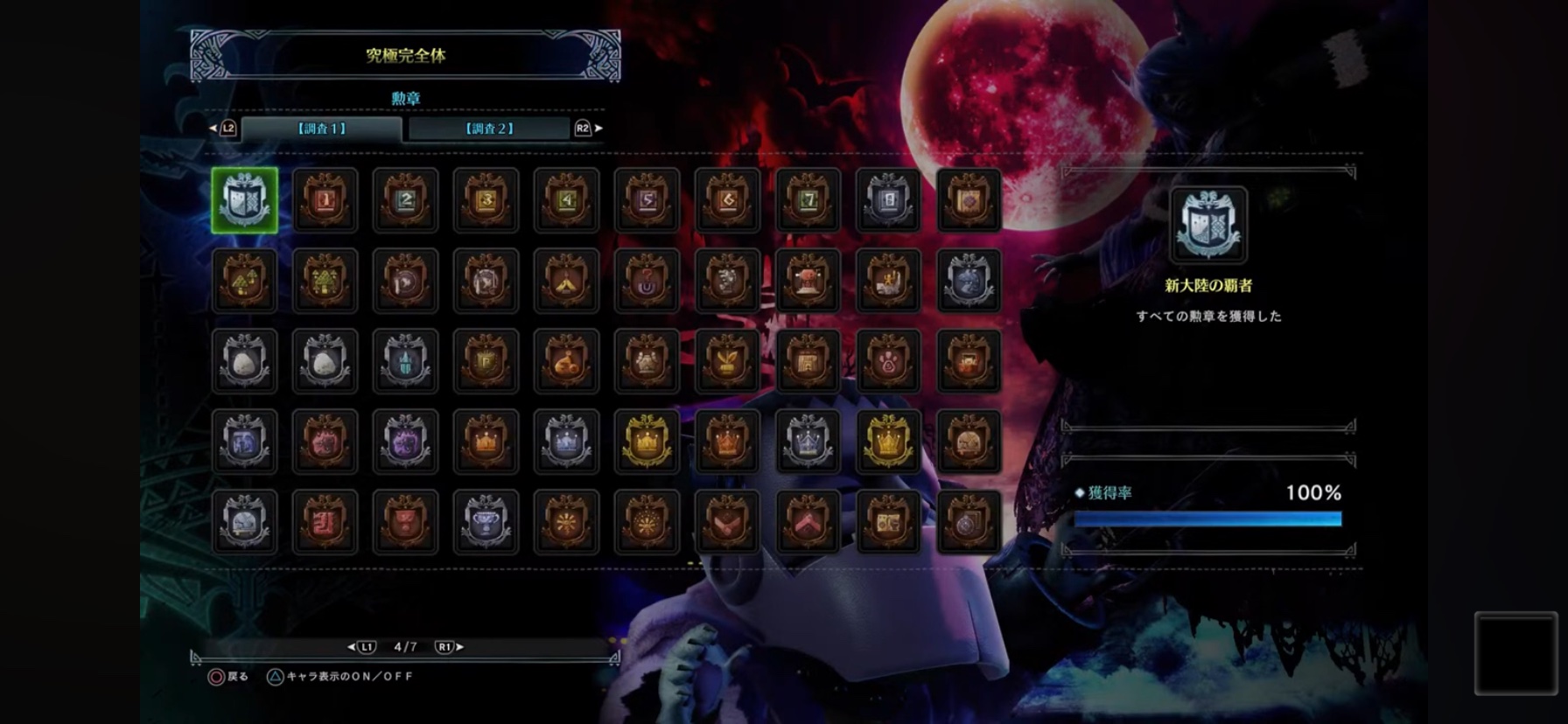Choose the yellow number 3 medal
The height and width of the screenshot is (724, 1568).
pos(486,200)
